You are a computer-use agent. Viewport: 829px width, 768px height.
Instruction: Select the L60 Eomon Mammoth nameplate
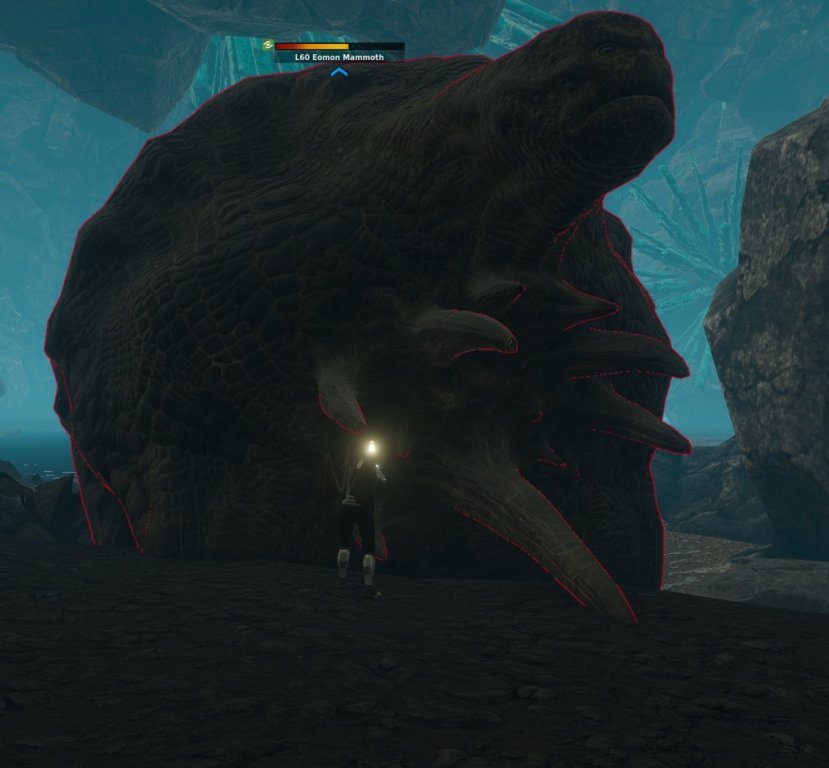(x=339, y=58)
